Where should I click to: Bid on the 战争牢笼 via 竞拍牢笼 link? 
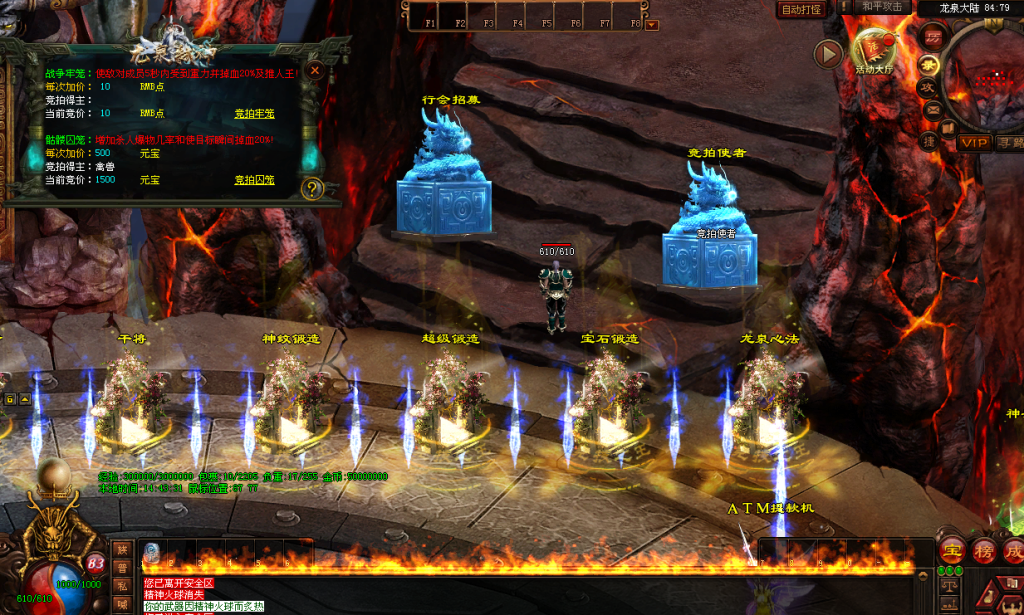coord(254,113)
